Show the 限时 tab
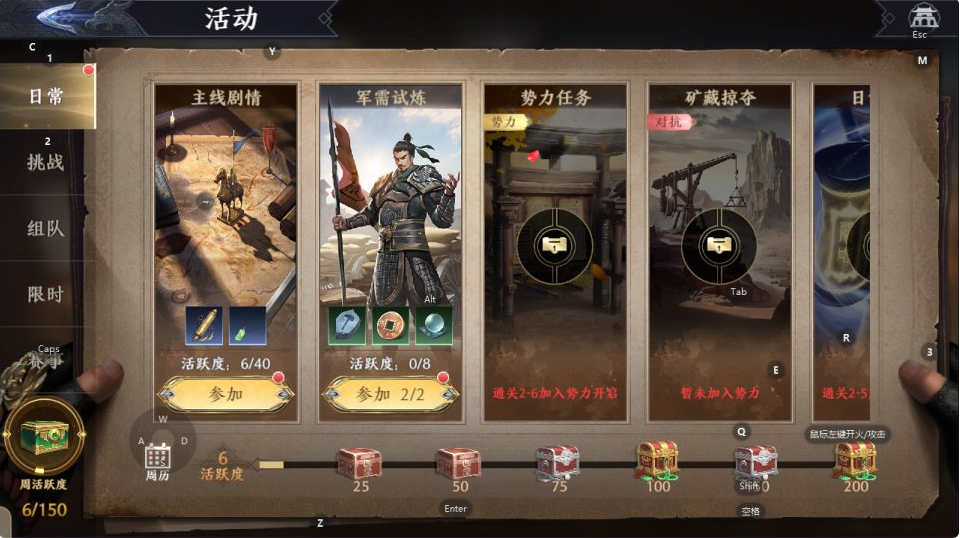960x538 pixels. pyautogui.click(x=46, y=294)
